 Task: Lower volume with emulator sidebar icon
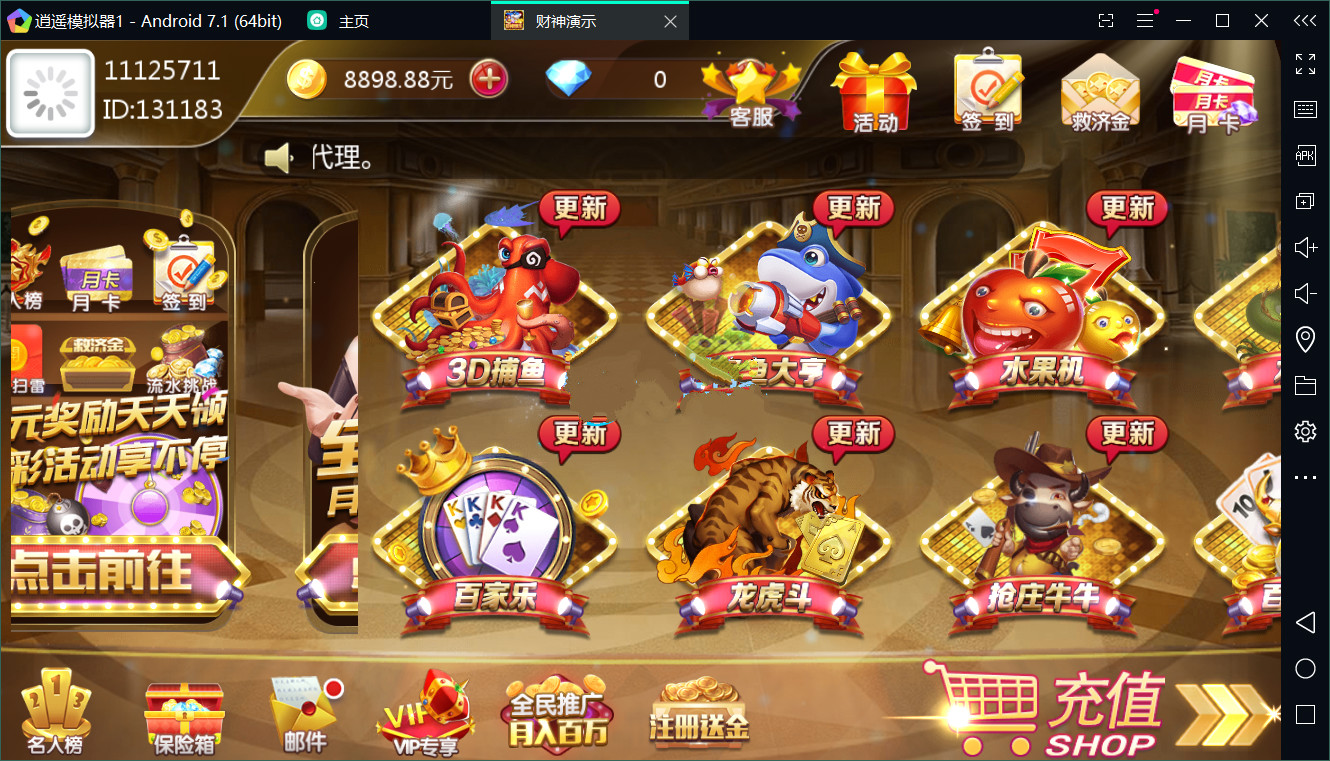point(1305,293)
